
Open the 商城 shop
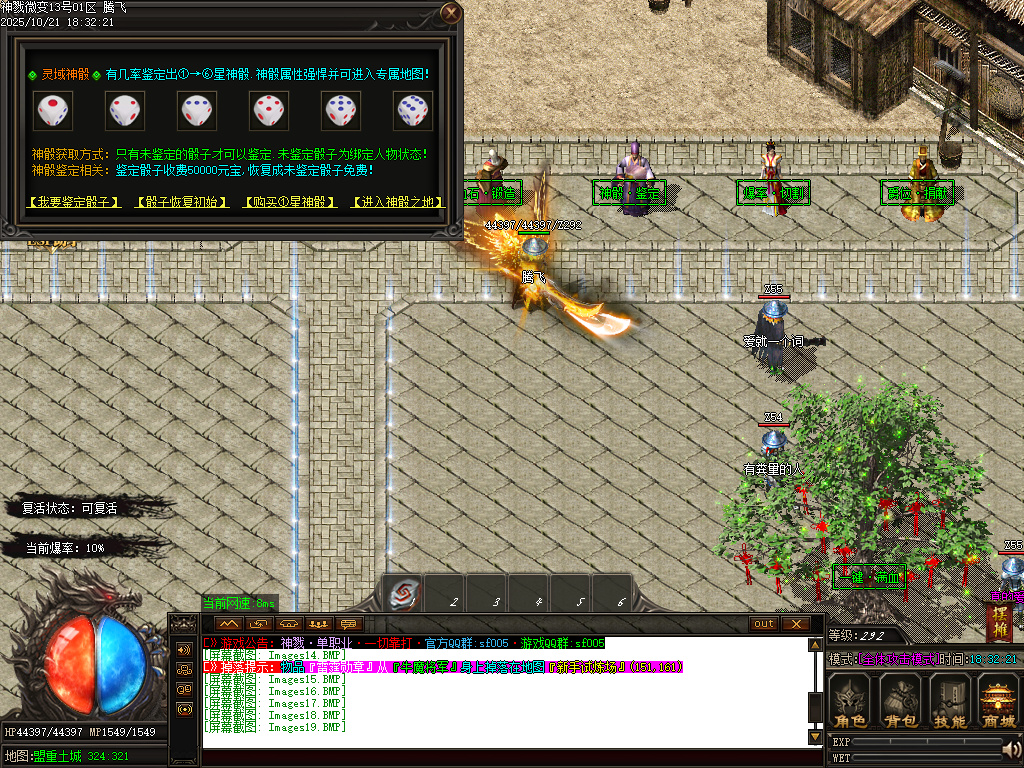coord(997,701)
